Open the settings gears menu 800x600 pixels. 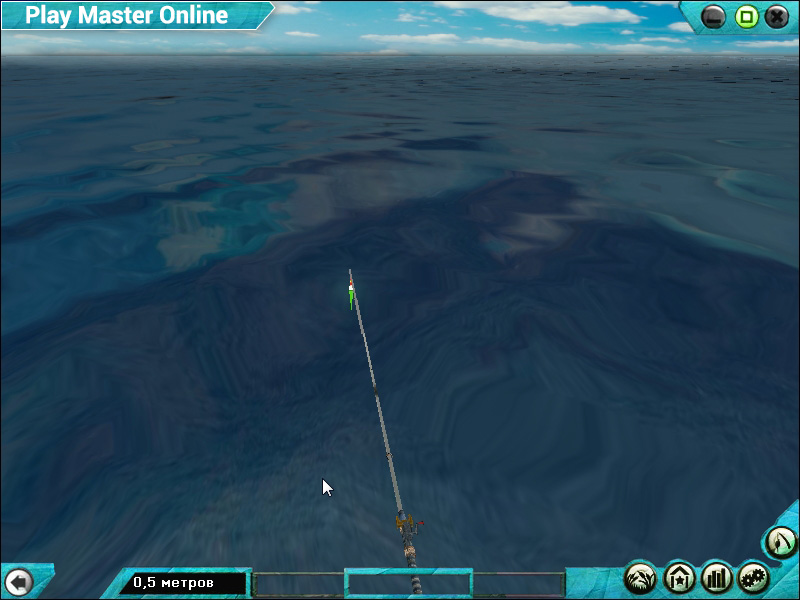tap(753, 577)
